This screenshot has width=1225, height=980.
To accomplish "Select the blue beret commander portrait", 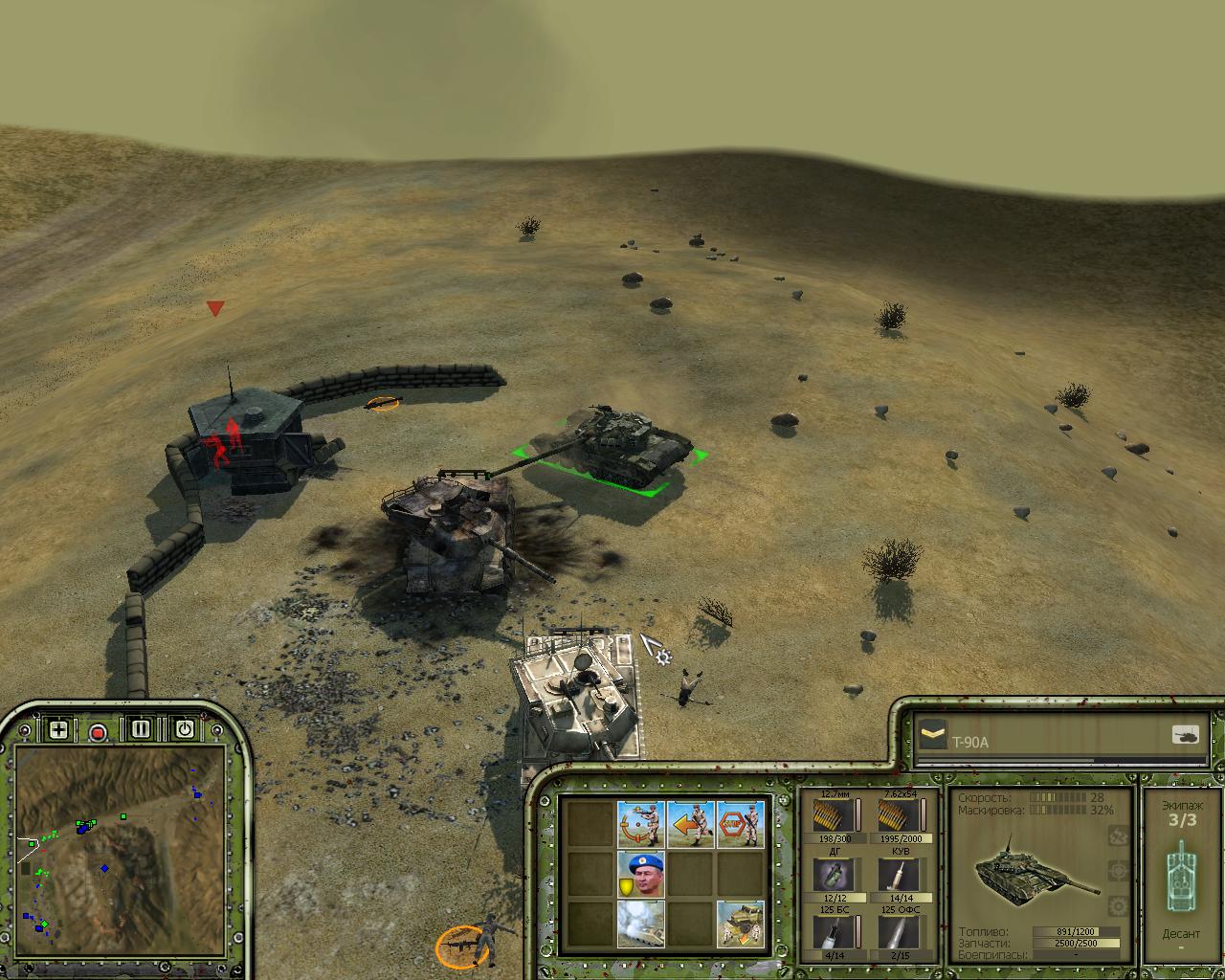I will [x=641, y=874].
